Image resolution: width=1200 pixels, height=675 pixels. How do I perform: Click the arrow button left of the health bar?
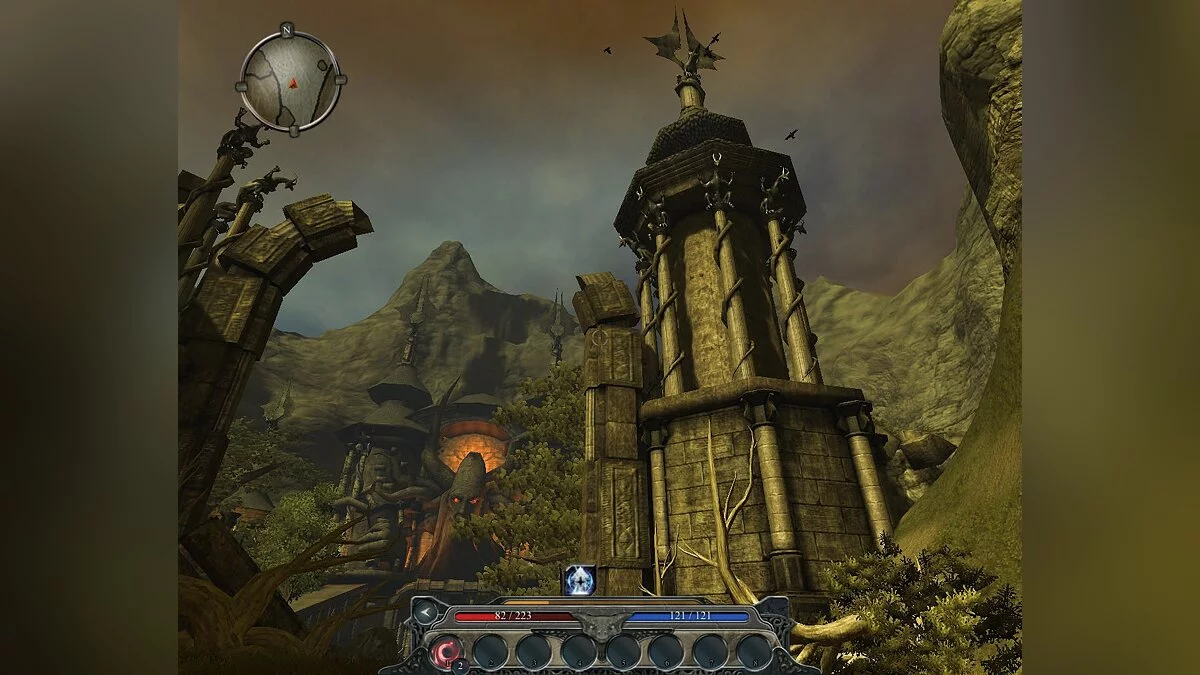[x=427, y=612]
